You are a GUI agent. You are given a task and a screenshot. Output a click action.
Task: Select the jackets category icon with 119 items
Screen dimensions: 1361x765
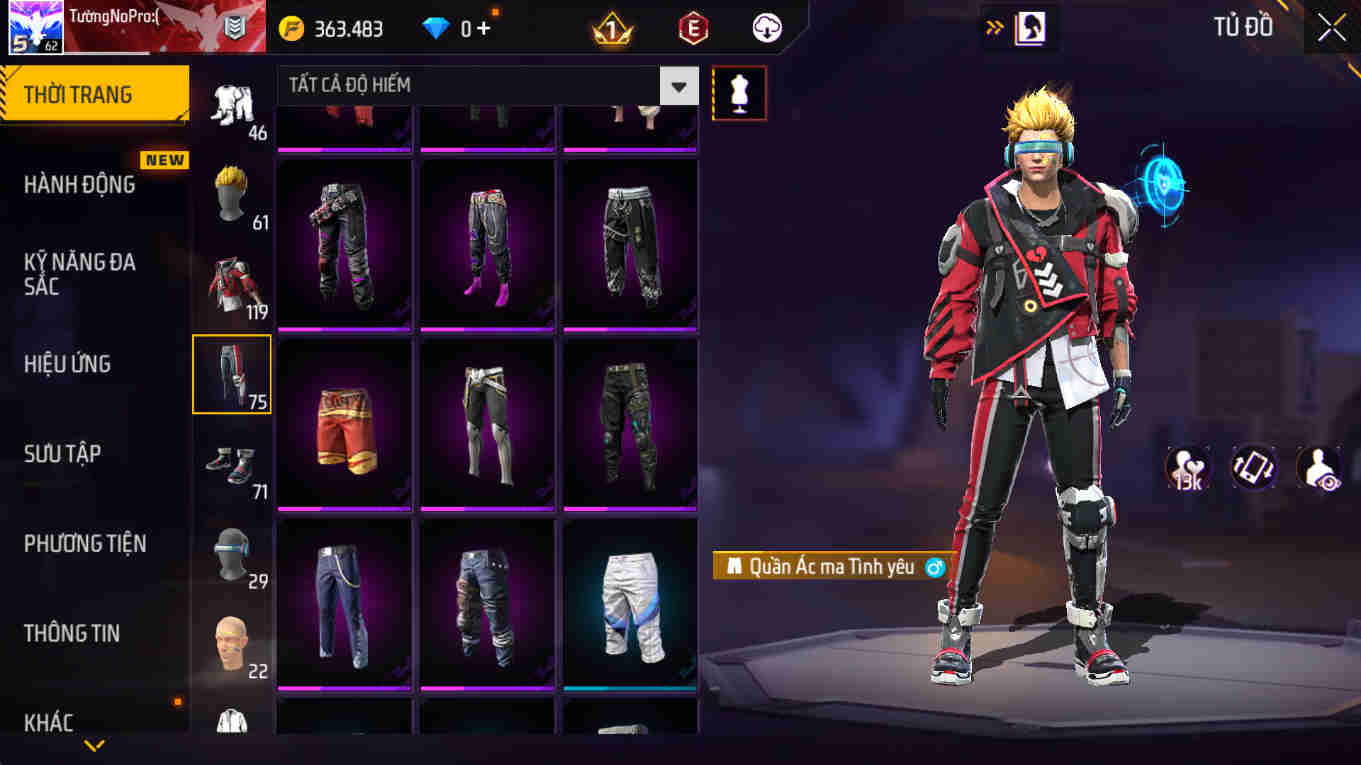click(x=231, y=281)
